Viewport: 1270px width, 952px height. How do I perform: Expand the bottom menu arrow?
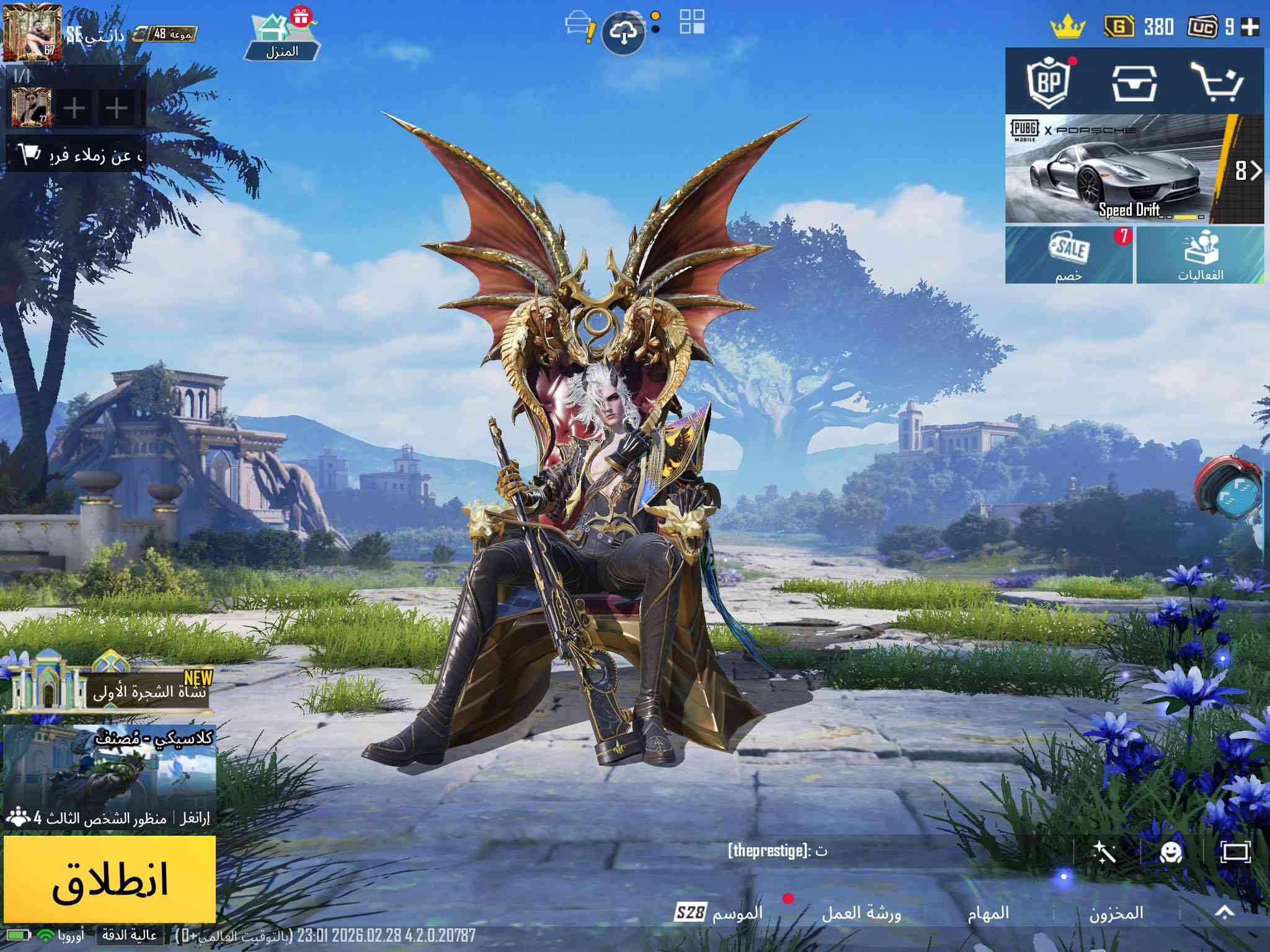[1225, 912]
